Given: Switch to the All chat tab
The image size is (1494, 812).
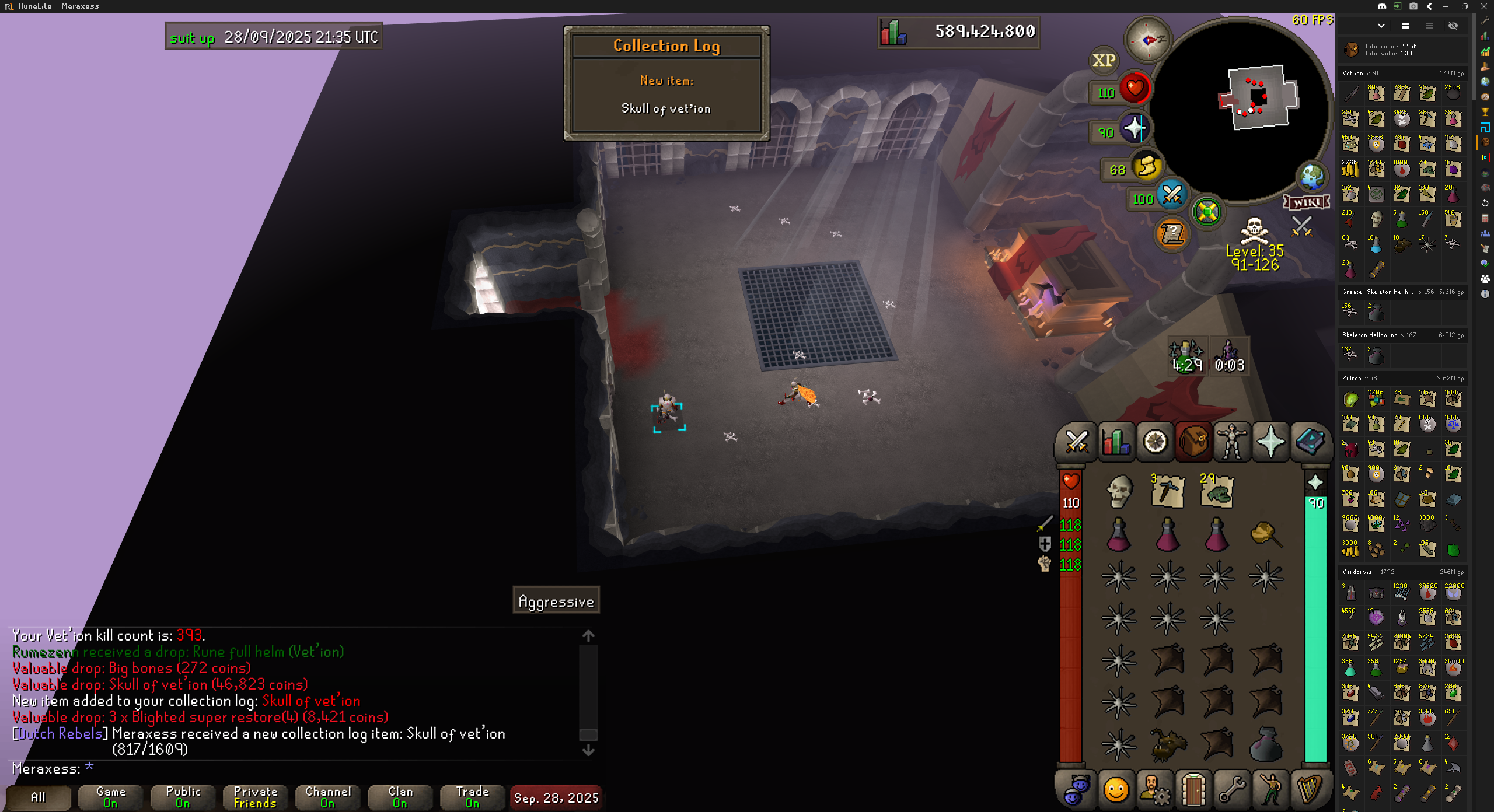Looking at the screenshot, I should point(38,797).
